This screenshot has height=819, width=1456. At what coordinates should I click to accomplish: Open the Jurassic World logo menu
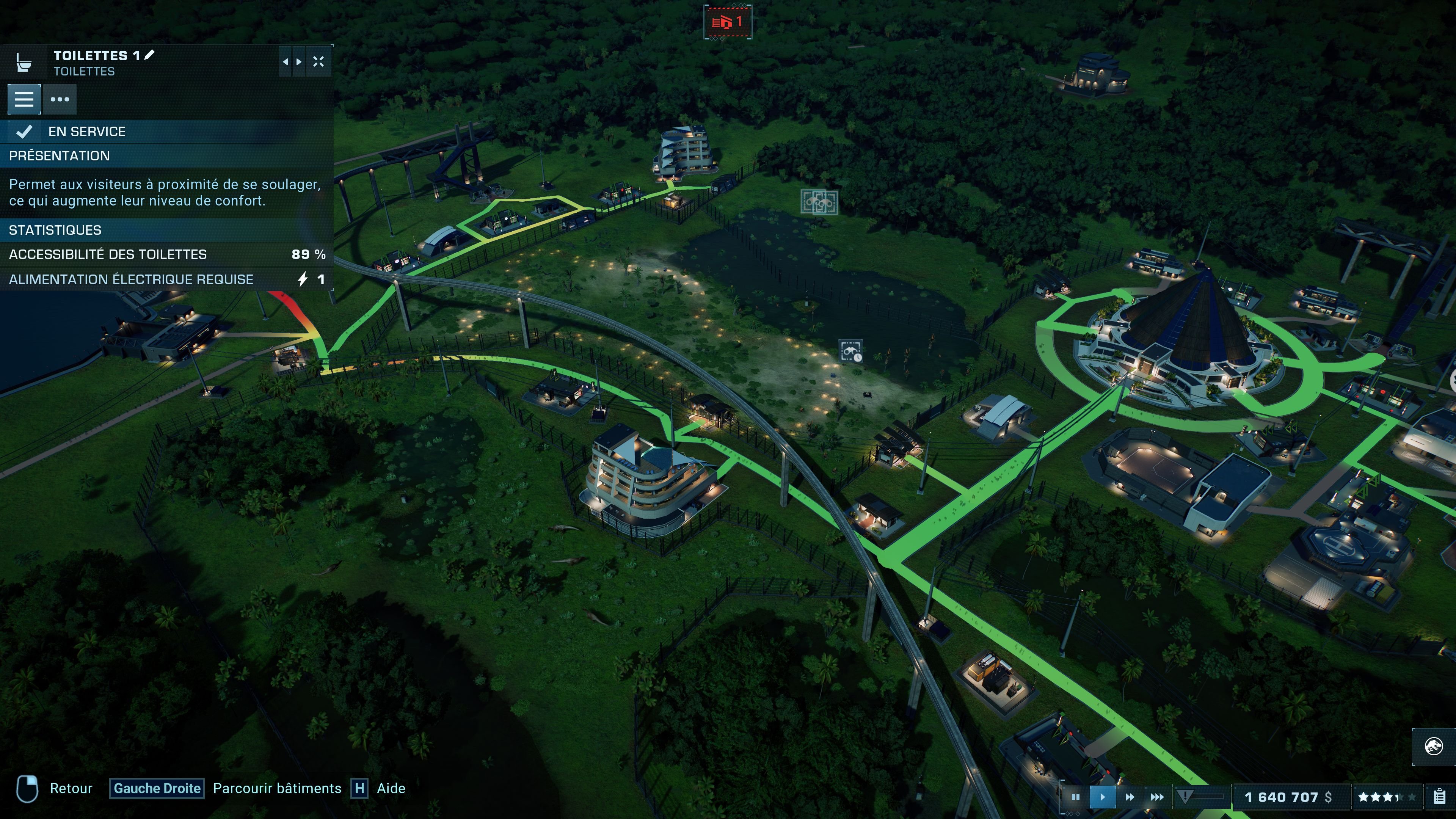(1433, 746)
